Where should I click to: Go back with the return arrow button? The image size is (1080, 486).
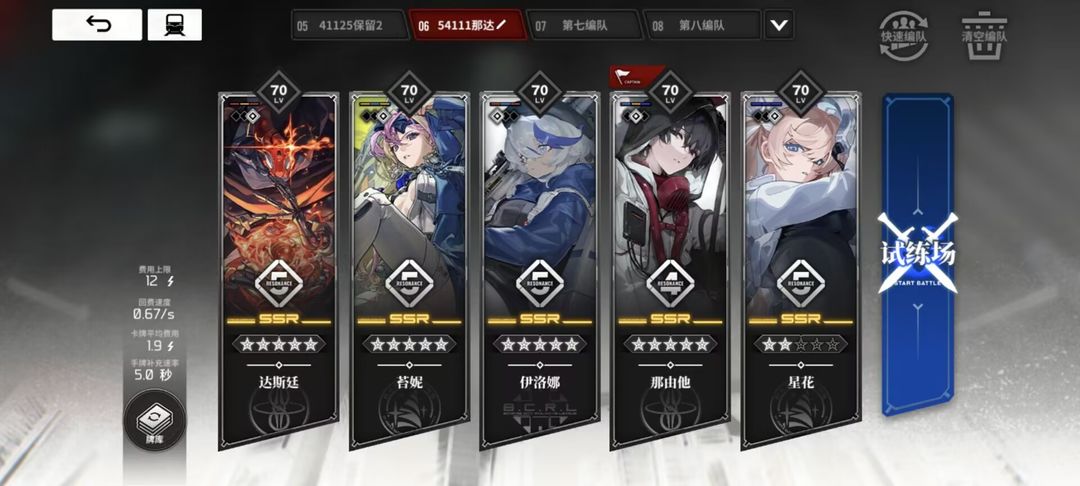coord(97,25)
